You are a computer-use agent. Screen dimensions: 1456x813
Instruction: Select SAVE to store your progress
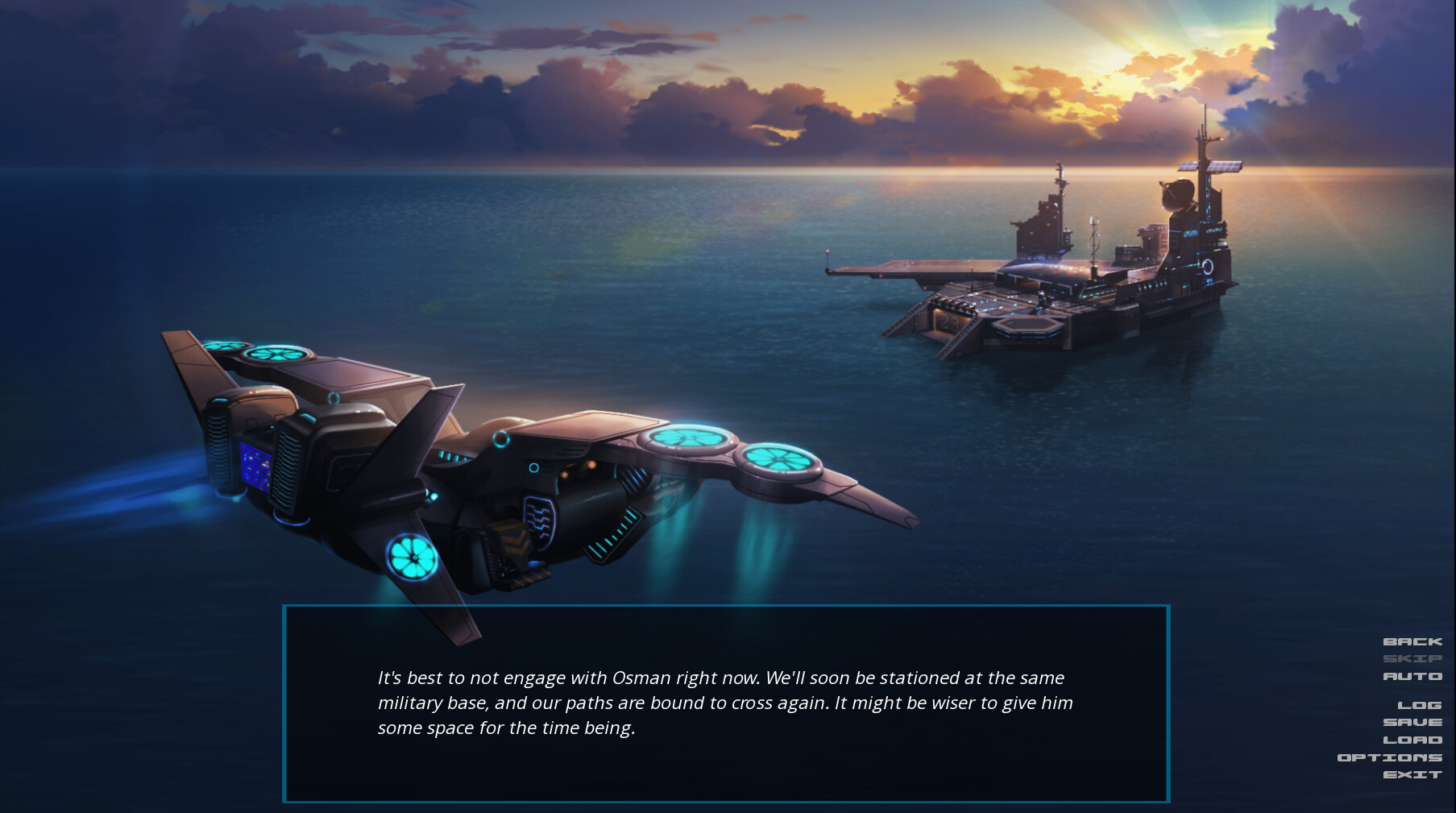[x=1413, y=722]
